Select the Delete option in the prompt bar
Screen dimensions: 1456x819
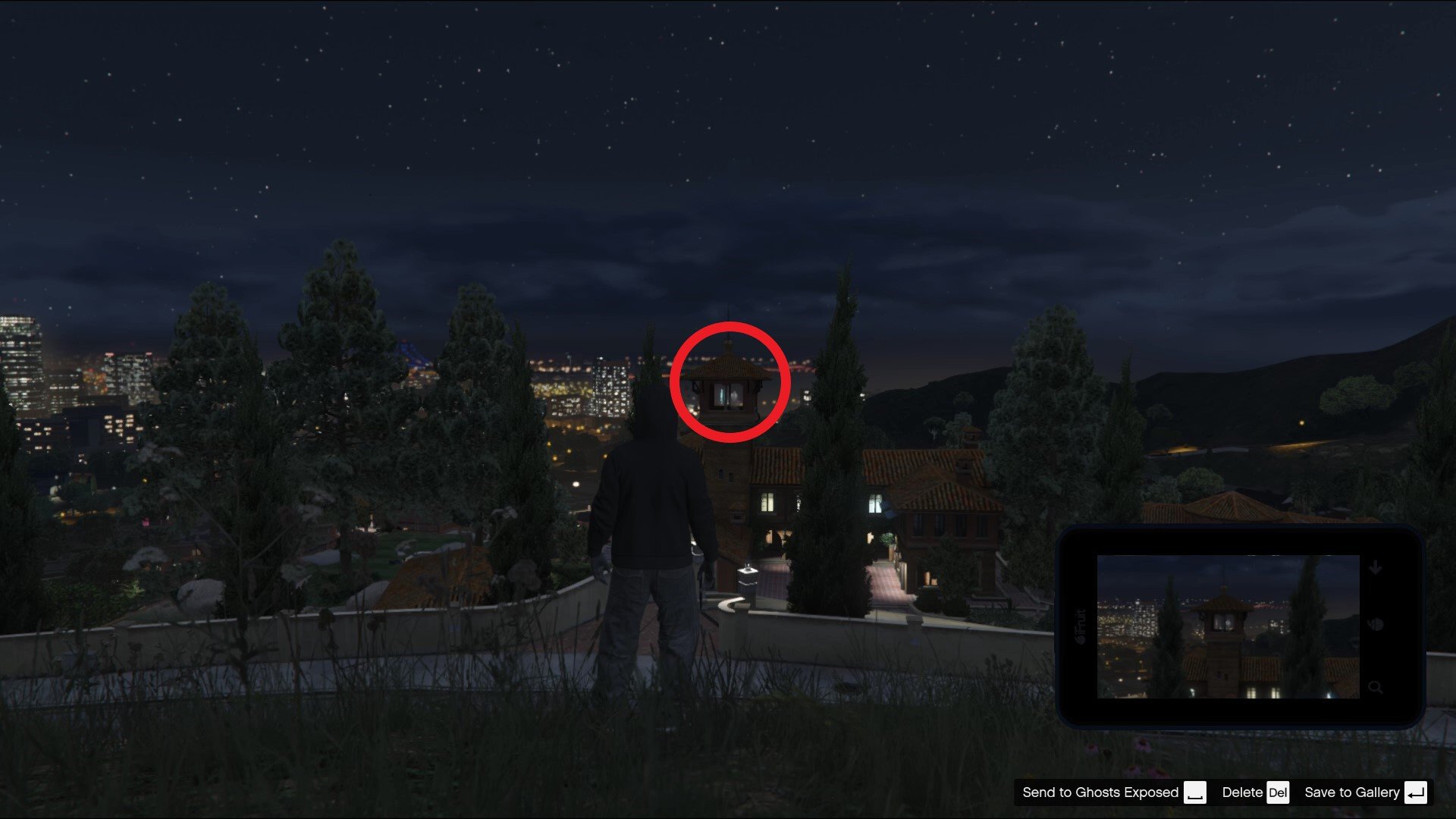click(x=1241, y=792)
